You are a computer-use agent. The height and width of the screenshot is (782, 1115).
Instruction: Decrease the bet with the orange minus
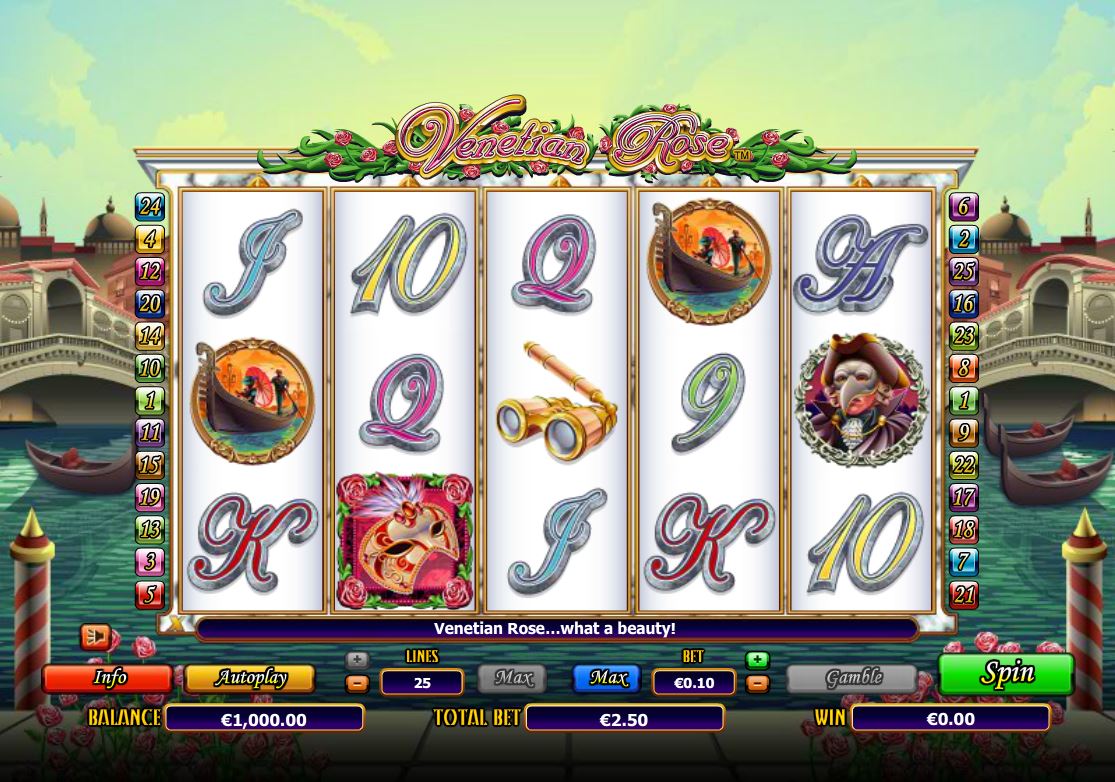point(757,684)
